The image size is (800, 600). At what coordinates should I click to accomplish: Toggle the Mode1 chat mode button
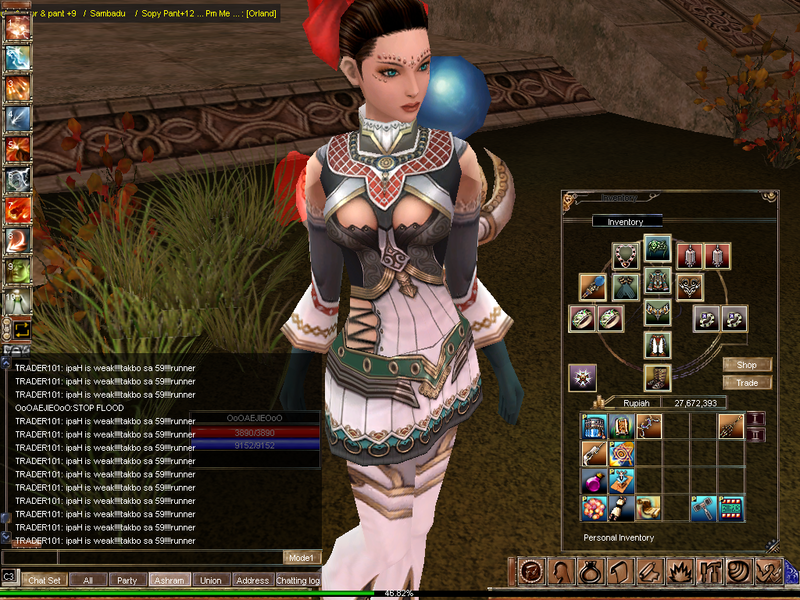301,557
